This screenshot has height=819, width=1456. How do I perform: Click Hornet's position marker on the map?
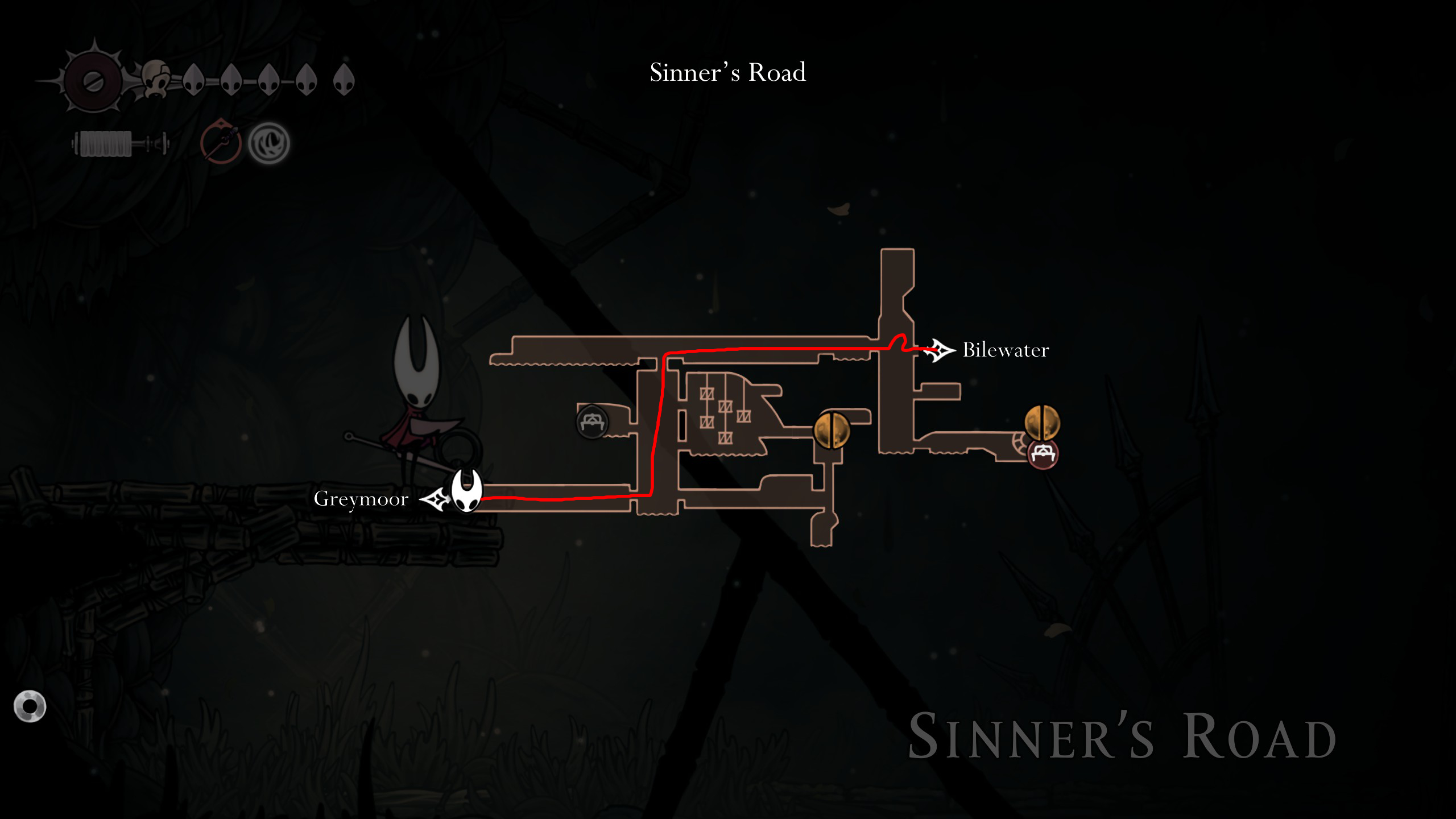point(466,490)
